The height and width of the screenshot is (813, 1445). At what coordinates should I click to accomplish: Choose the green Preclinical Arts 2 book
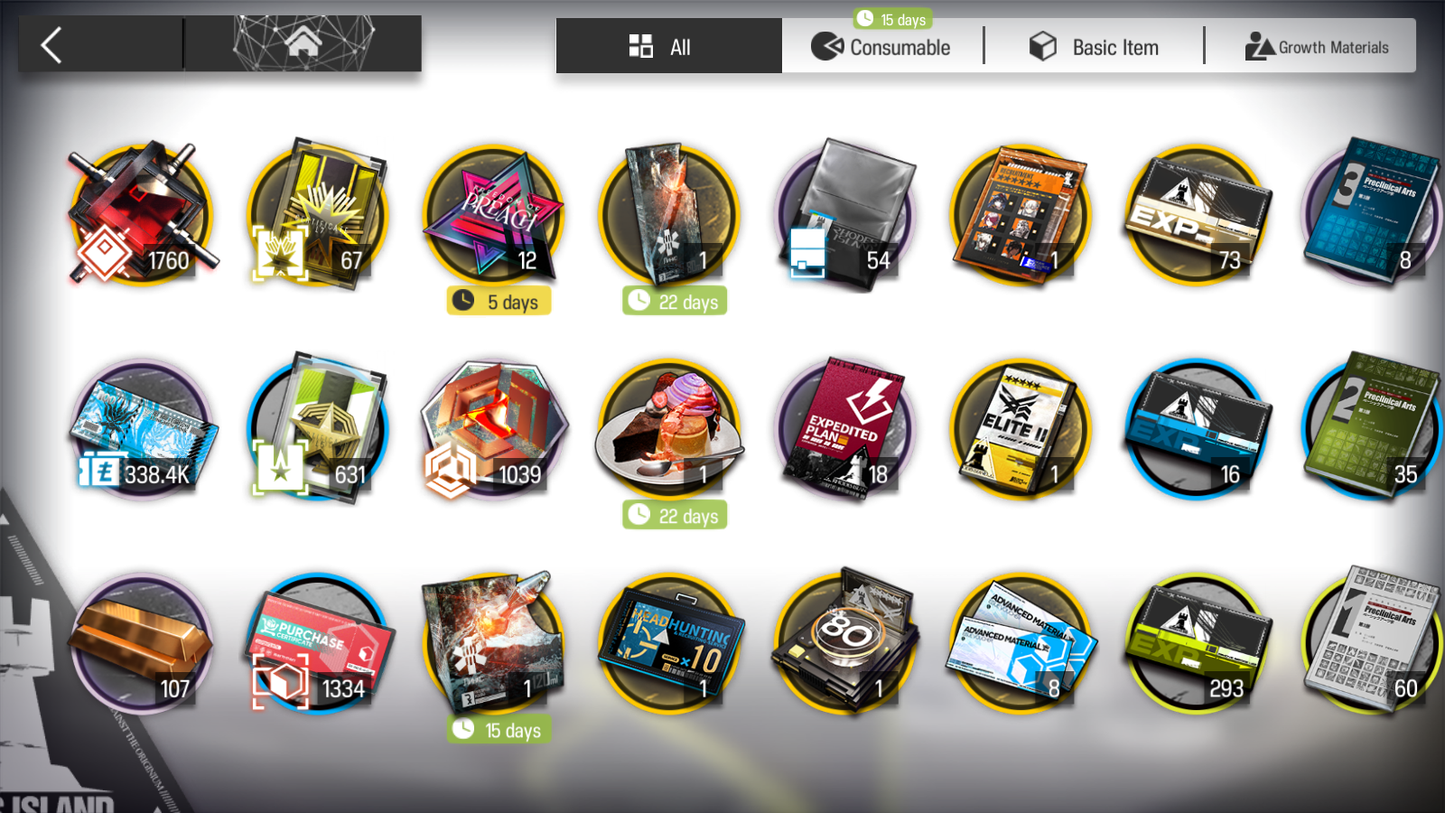(1374, 428)
